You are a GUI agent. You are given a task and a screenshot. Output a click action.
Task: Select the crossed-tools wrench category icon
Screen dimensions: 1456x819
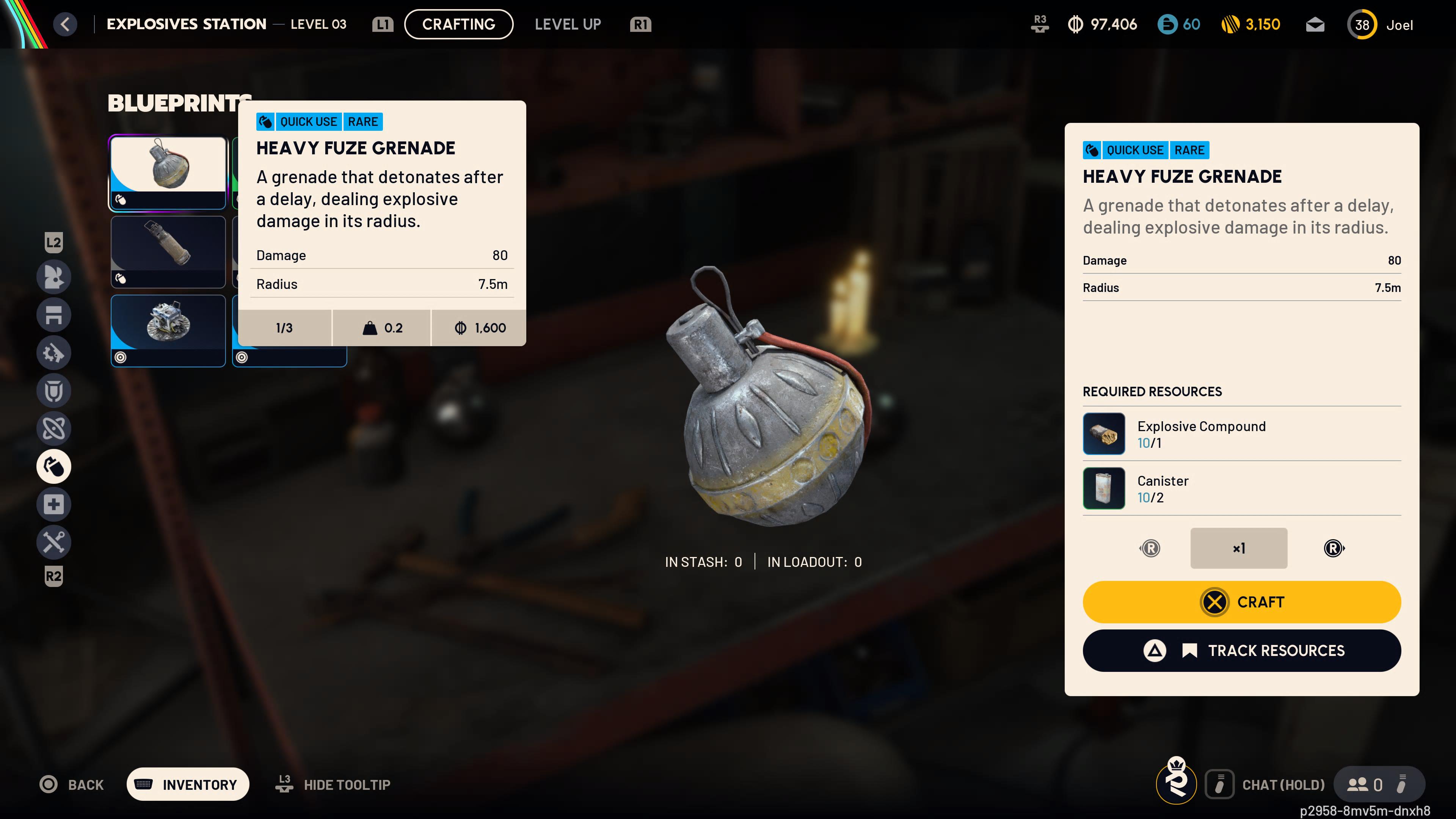(54, 542)
